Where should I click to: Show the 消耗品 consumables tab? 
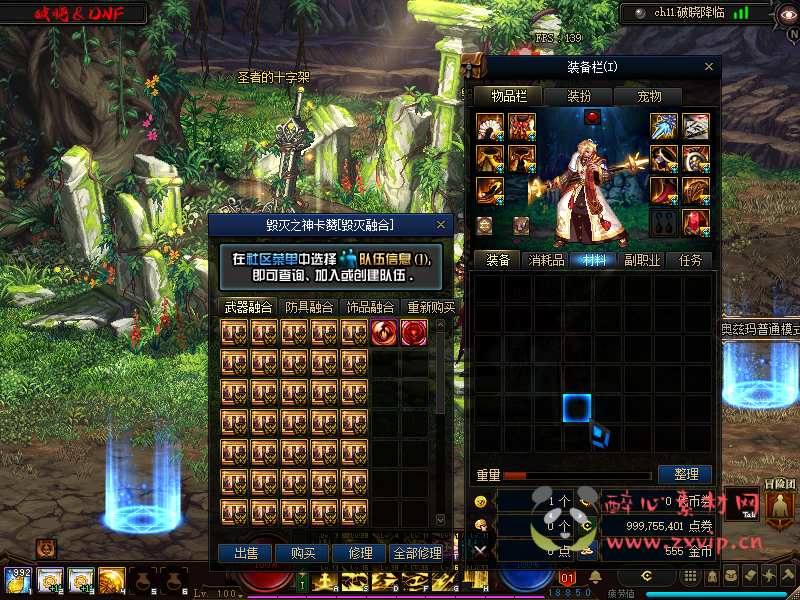(x=545, y=260)
